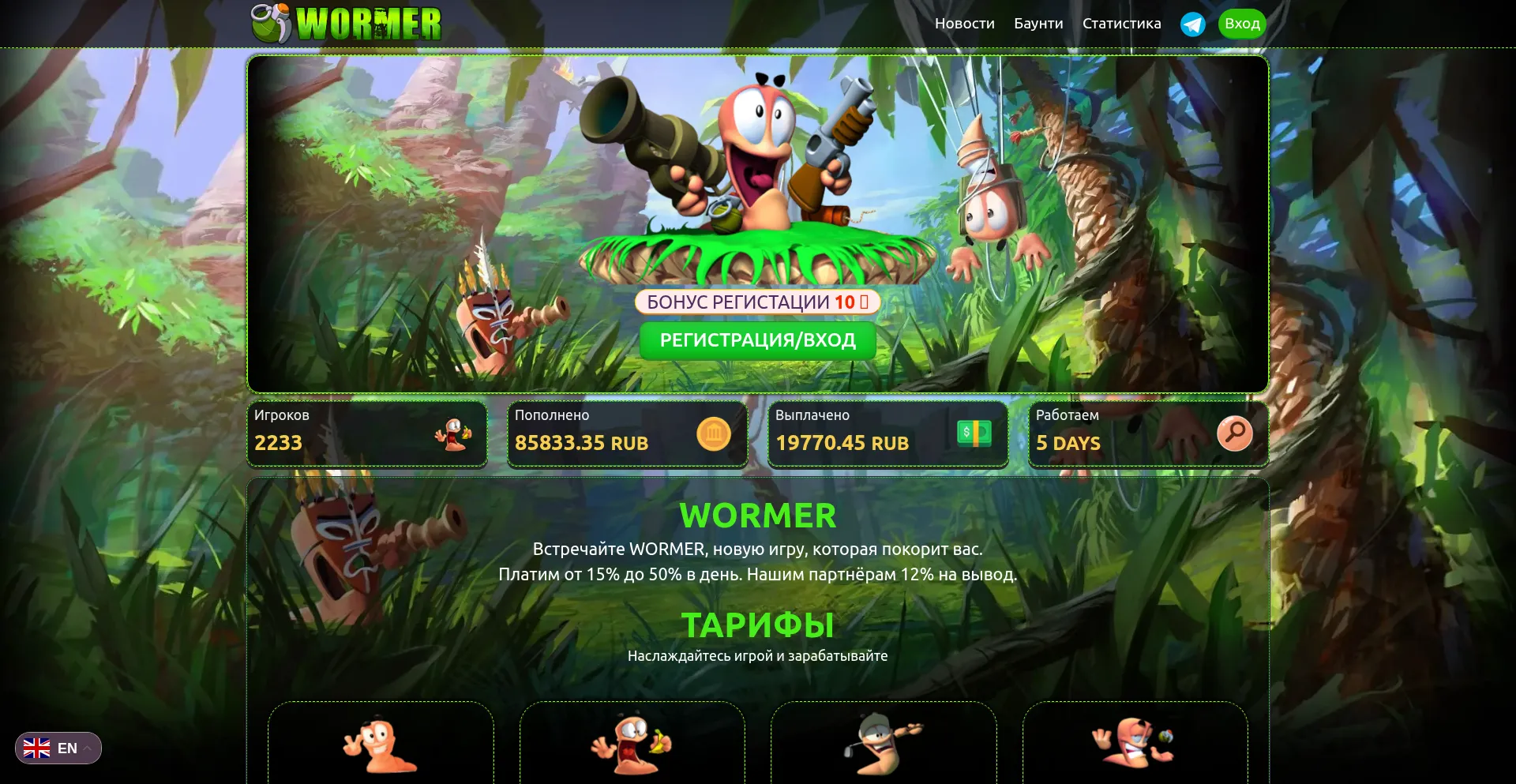Screen dimensions: 1516x784
Task: Open the EN language selector
Action: 58,748
